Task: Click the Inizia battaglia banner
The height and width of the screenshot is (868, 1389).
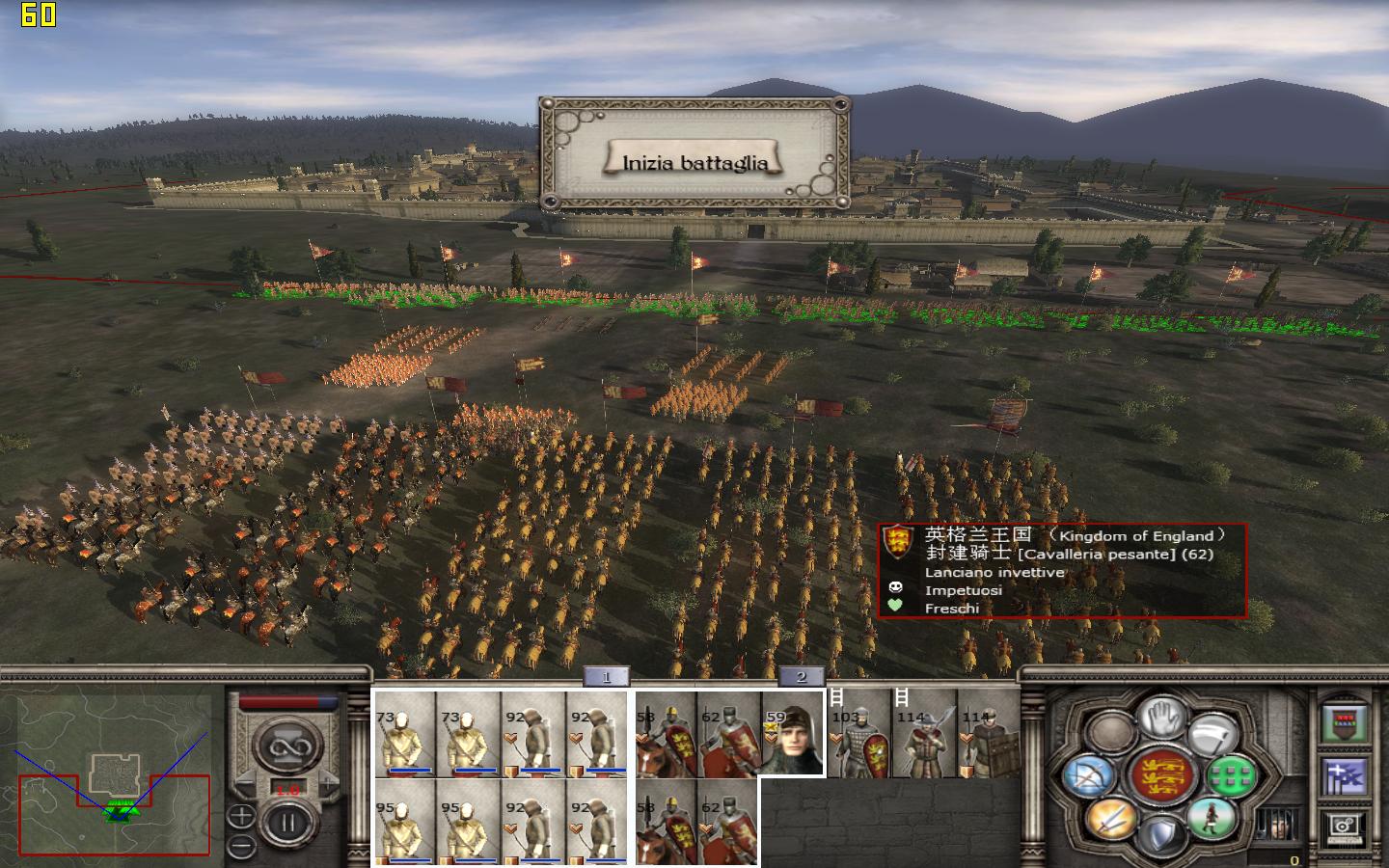Action: [x=696, y=160]
